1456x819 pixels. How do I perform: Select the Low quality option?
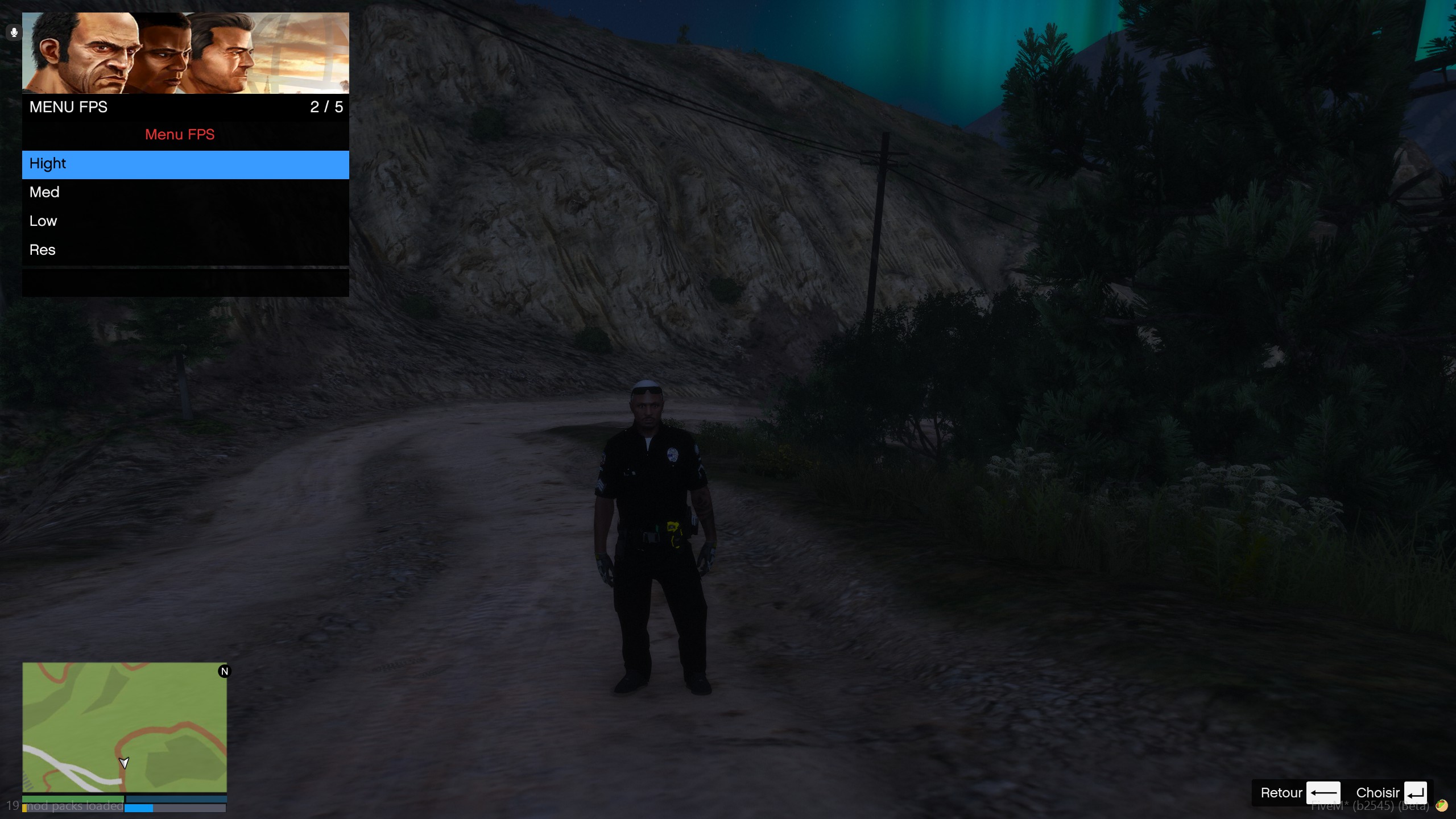tap(185, 221)
